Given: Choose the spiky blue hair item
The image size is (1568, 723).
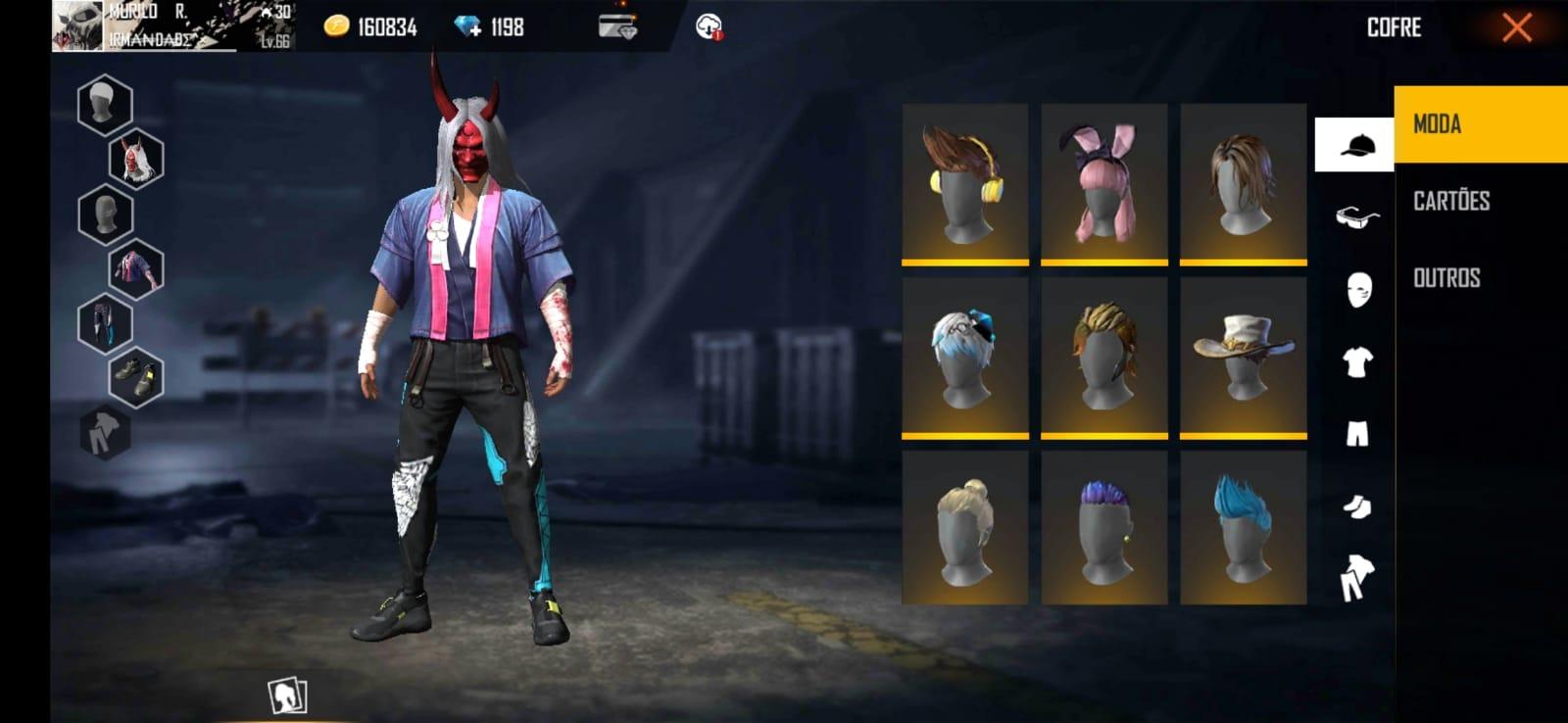Looking at the screenshot, I should 1243,527.
